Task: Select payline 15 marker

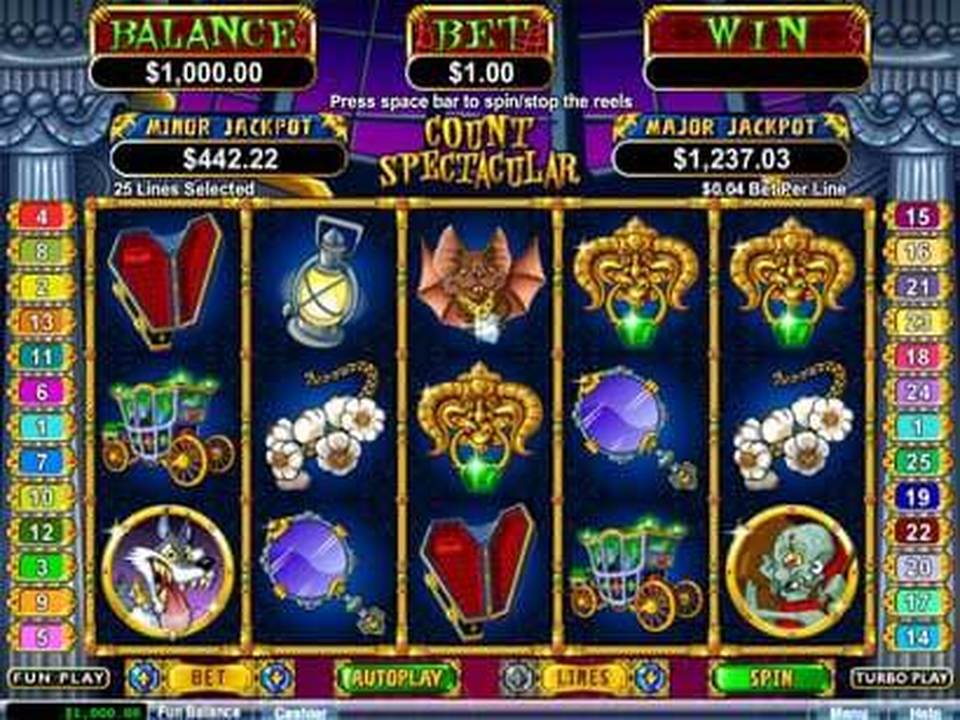Action: point(917,216)
